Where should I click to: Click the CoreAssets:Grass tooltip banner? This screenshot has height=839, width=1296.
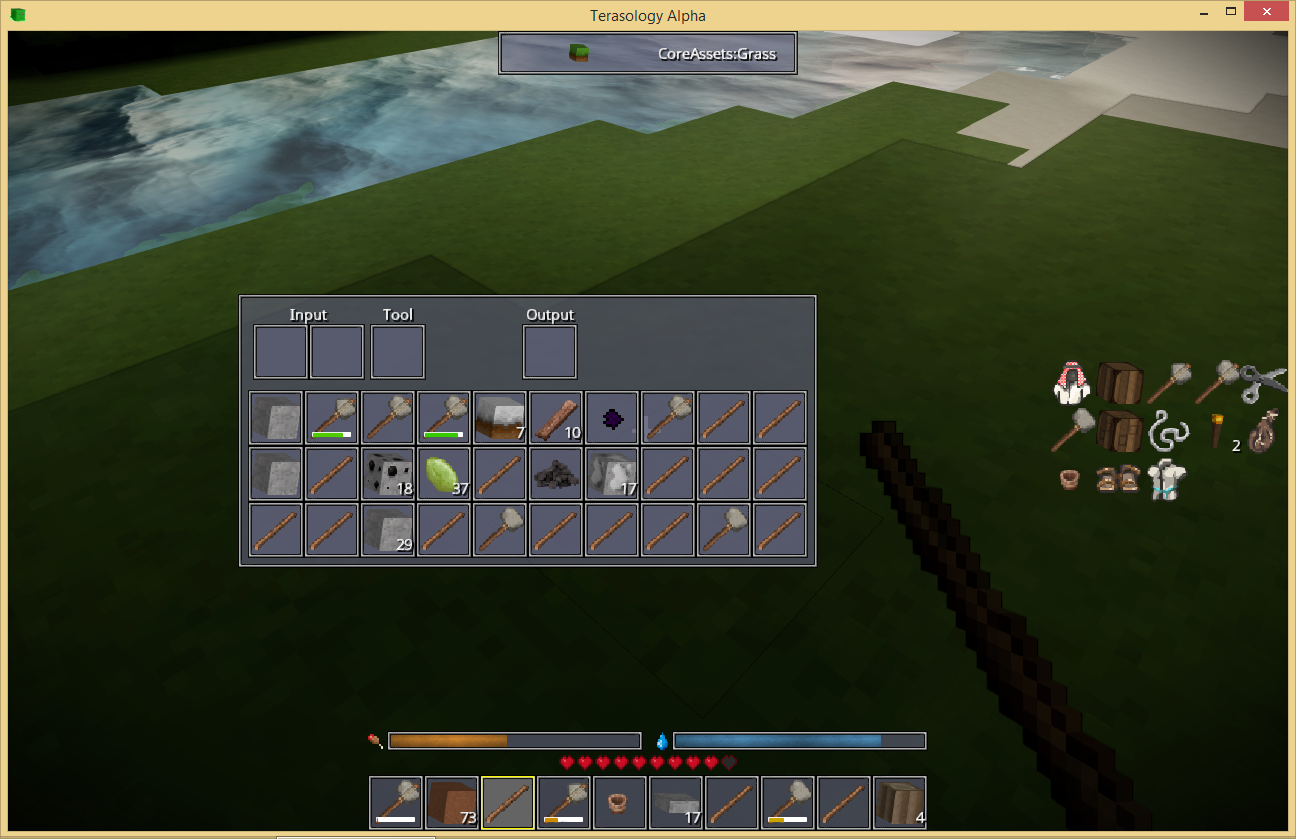point(647,53)
